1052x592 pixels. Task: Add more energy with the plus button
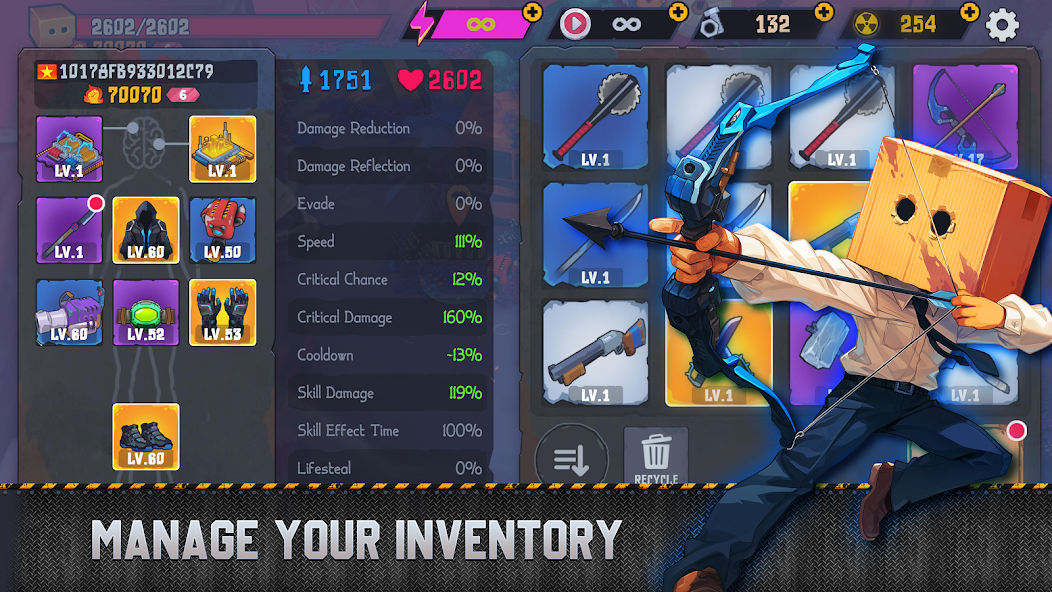[x=532, y=13]
